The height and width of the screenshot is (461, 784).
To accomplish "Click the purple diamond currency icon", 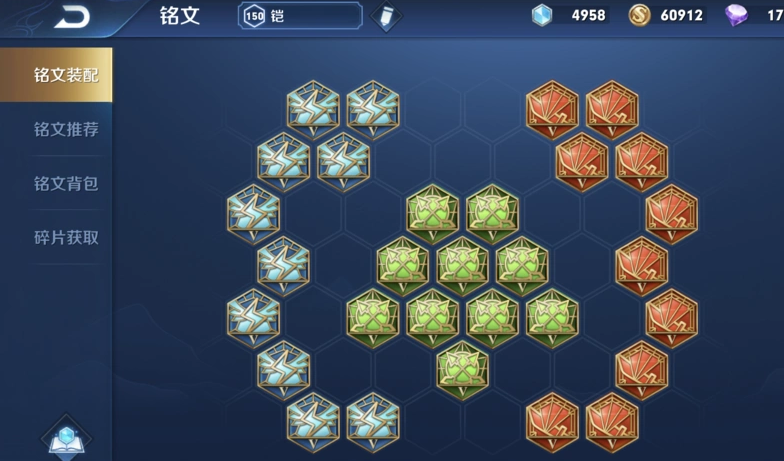I will 737,15.
